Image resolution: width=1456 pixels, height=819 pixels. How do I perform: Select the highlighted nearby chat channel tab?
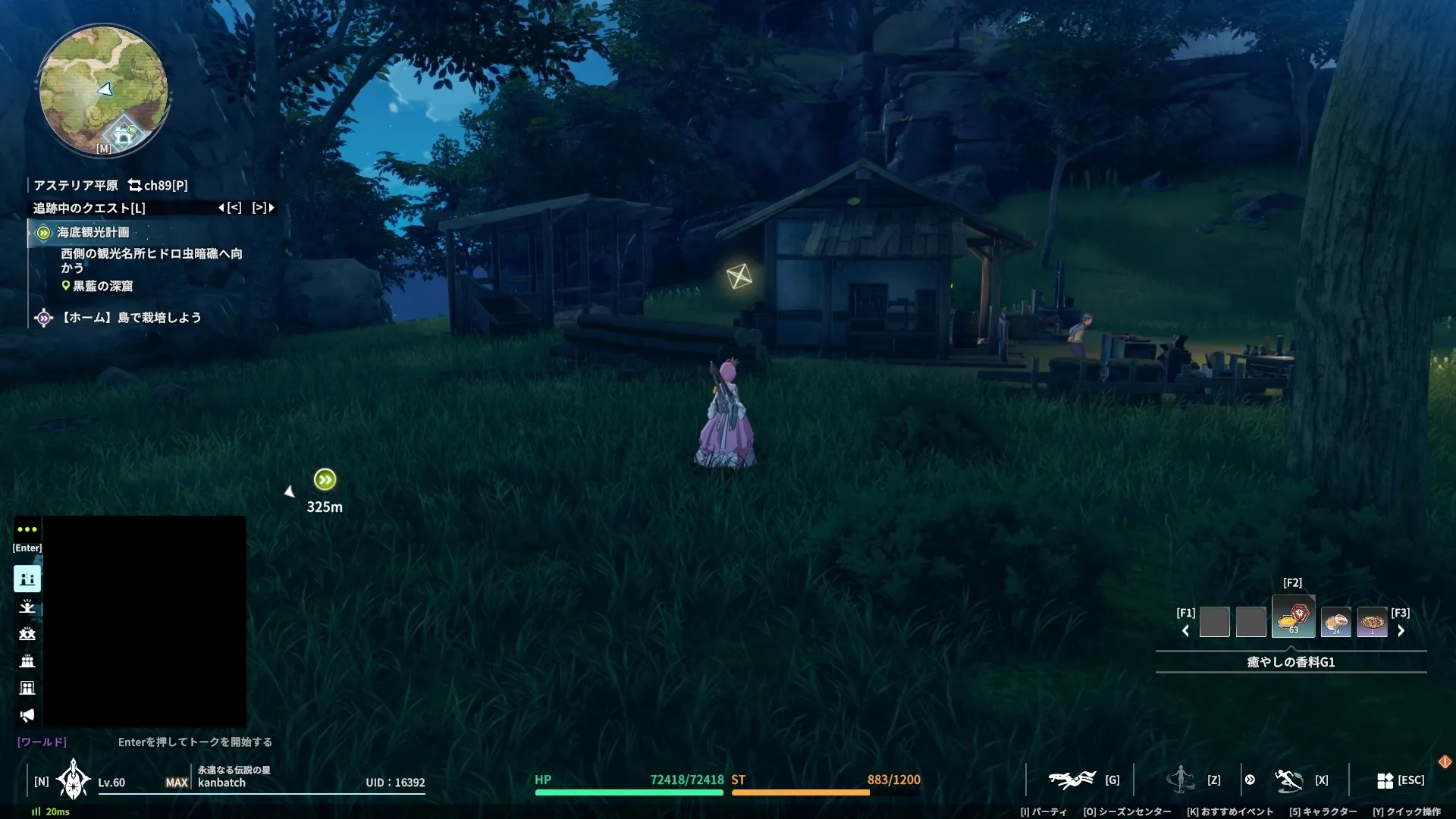point(27,579)
